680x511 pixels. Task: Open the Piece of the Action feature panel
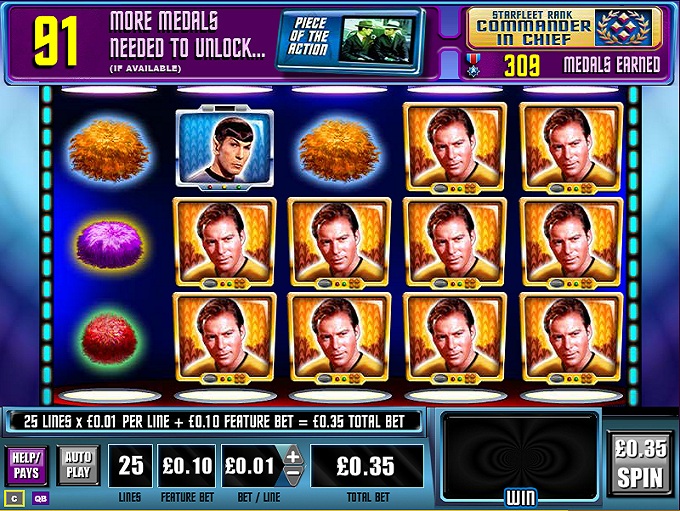click(348, 35)
